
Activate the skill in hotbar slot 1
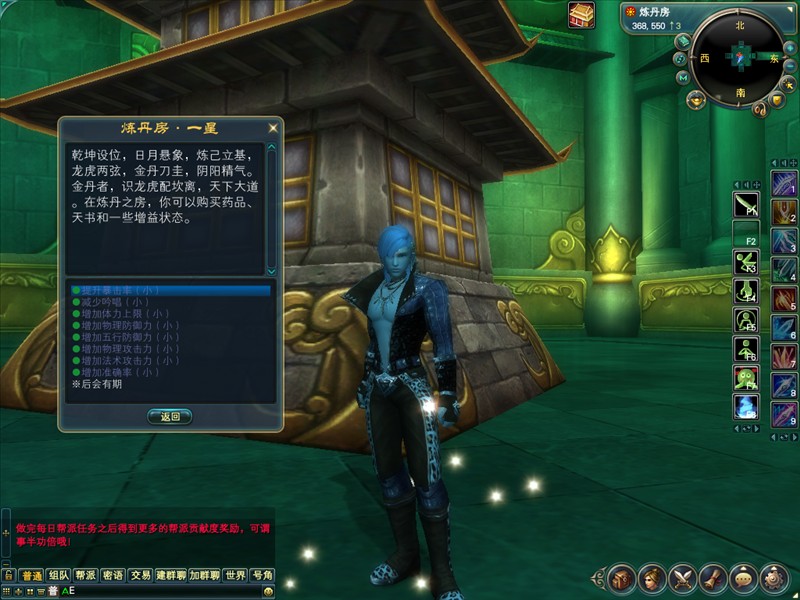tap(783, 185)
